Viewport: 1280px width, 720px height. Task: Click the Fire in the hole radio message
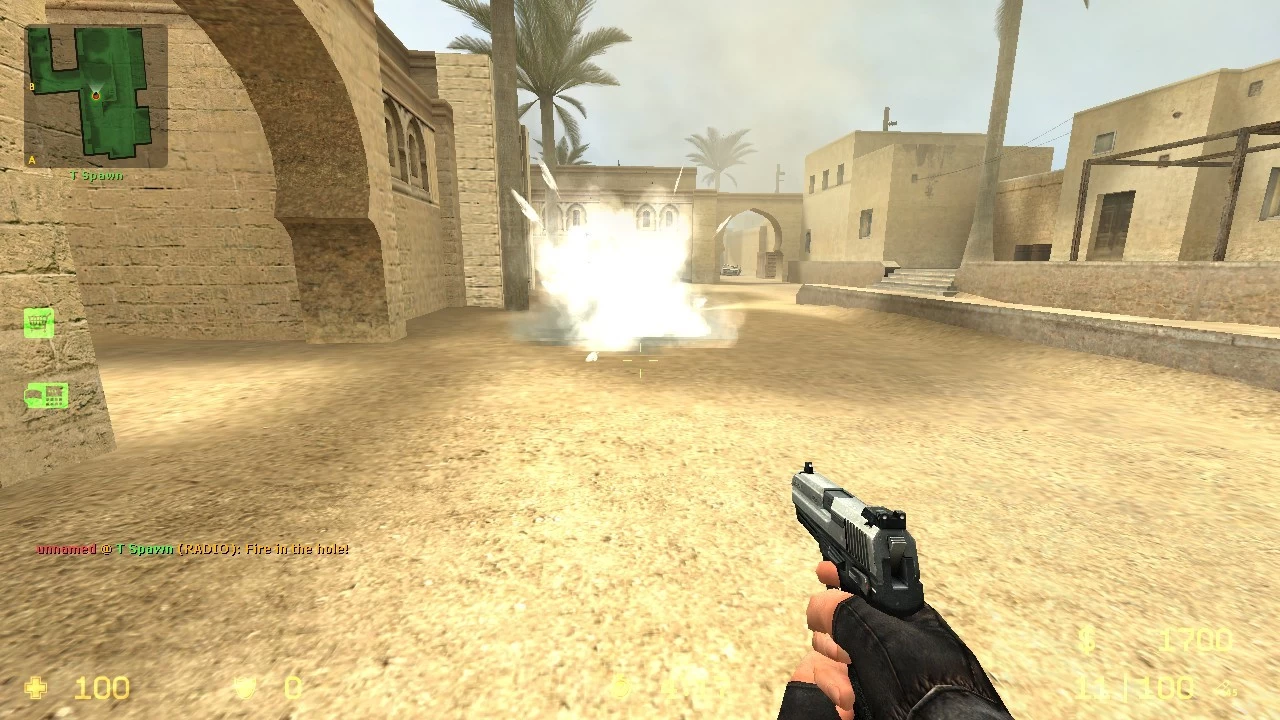click(300, 549)
